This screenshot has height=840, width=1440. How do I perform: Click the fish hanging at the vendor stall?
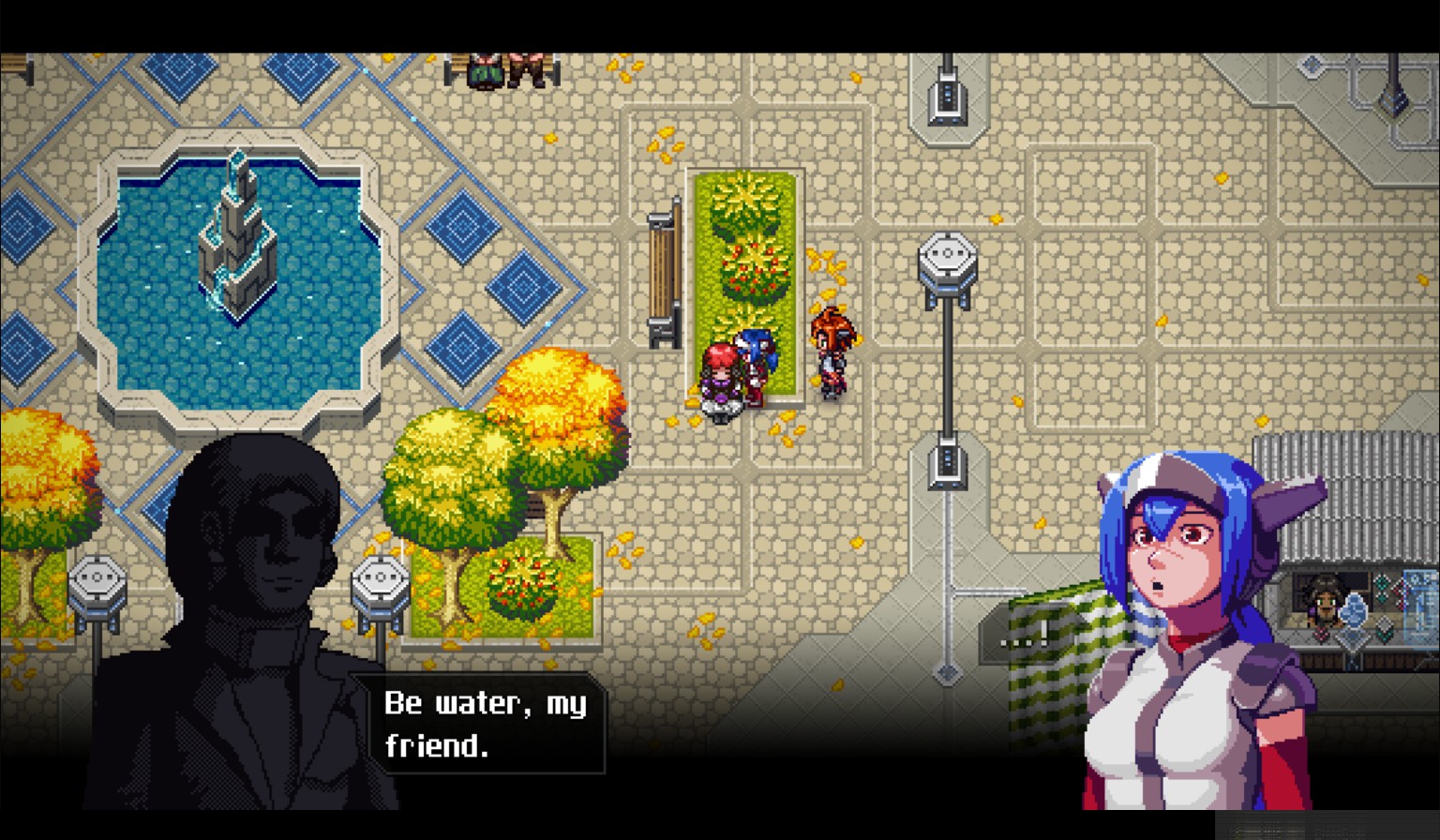click(x=1354, y=609)
